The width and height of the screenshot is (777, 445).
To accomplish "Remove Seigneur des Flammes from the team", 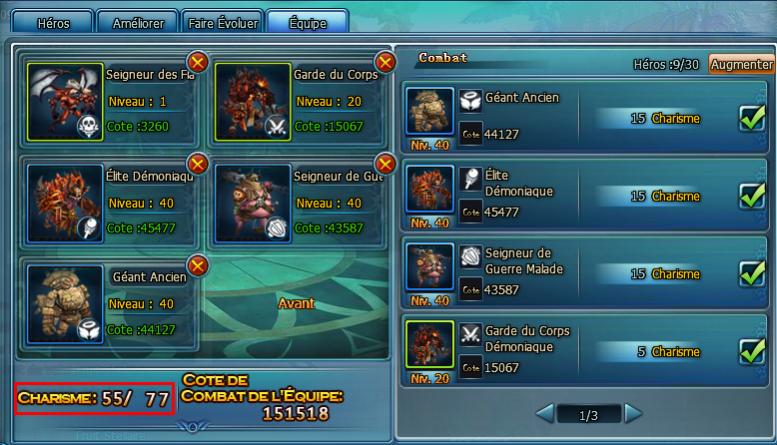I will [x=197, y=63].
